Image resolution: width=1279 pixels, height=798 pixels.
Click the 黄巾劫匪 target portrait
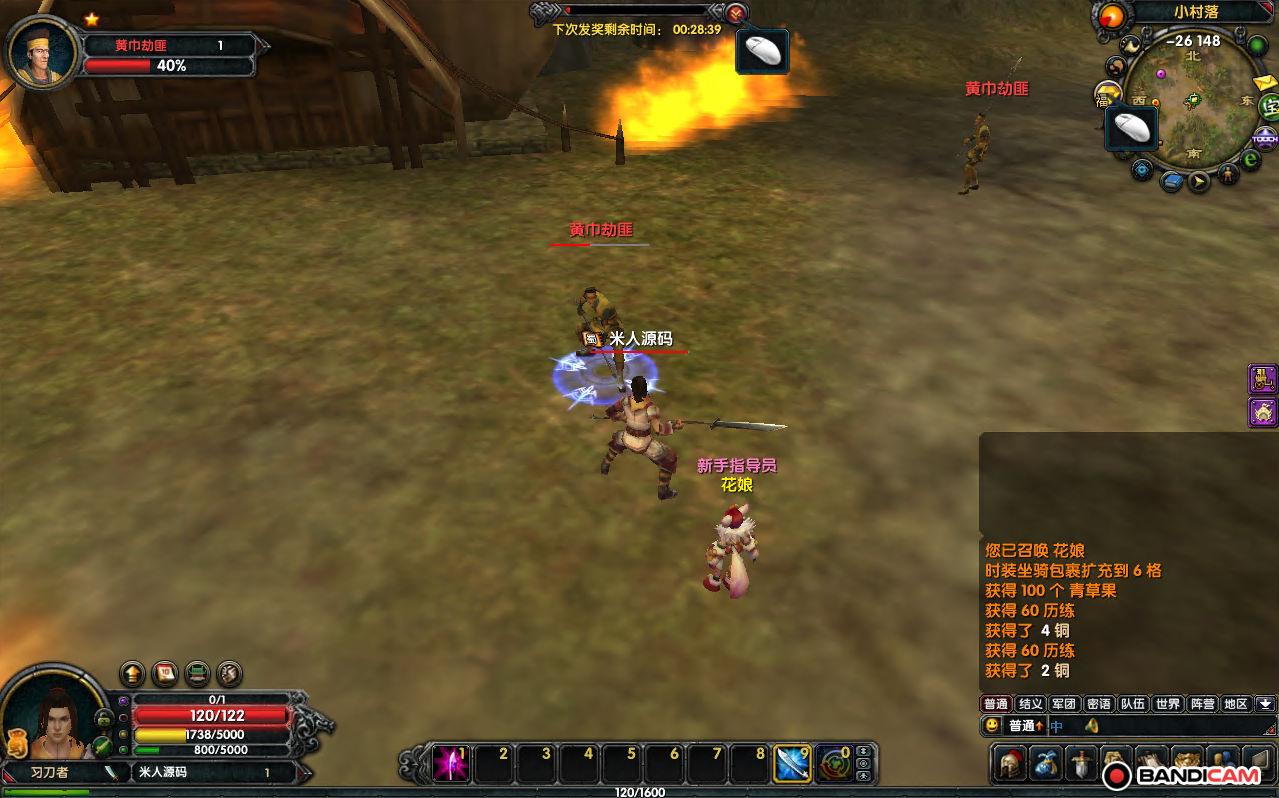tap(42, 52)
